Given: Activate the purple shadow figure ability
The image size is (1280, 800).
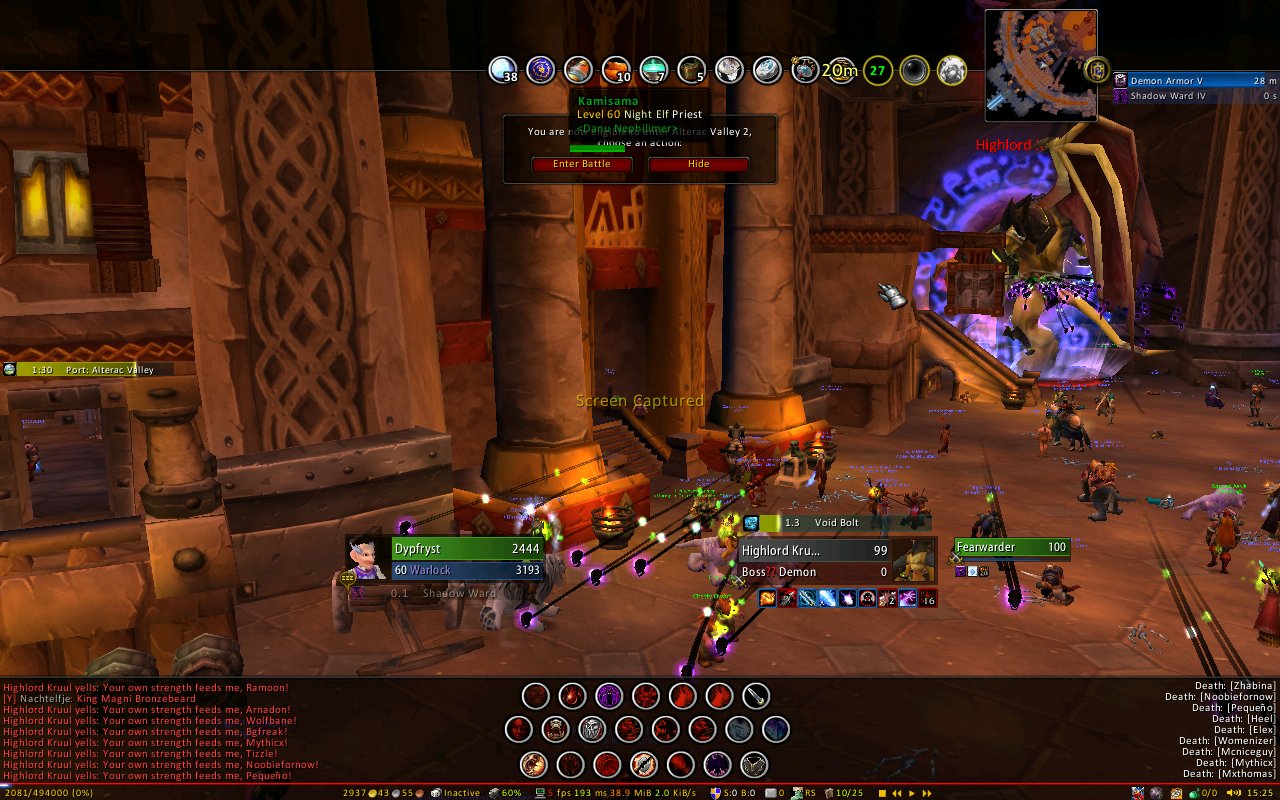Looking at the screenshot, I should (609, 695).
